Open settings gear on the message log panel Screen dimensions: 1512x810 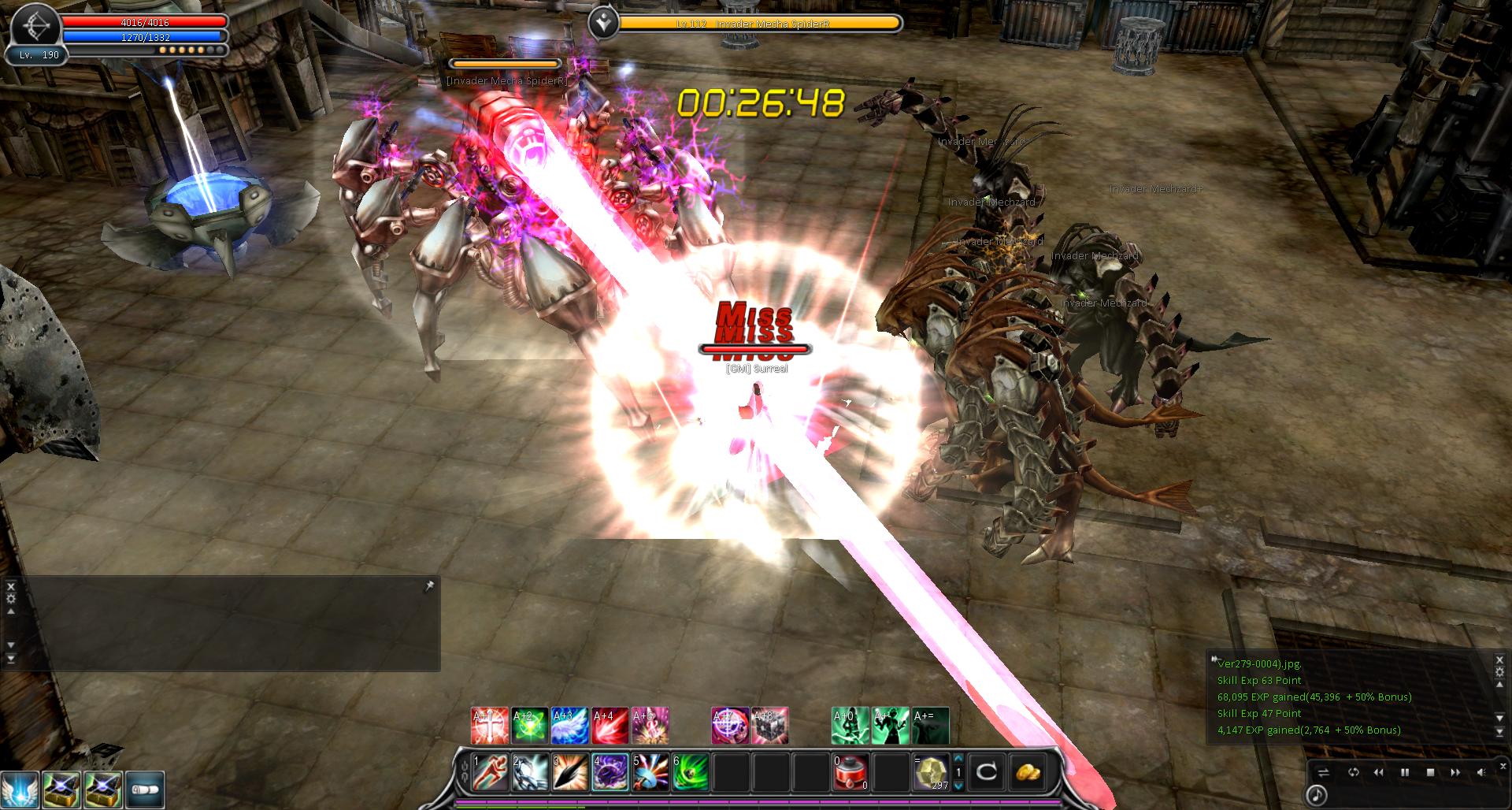coord(1499,671)
